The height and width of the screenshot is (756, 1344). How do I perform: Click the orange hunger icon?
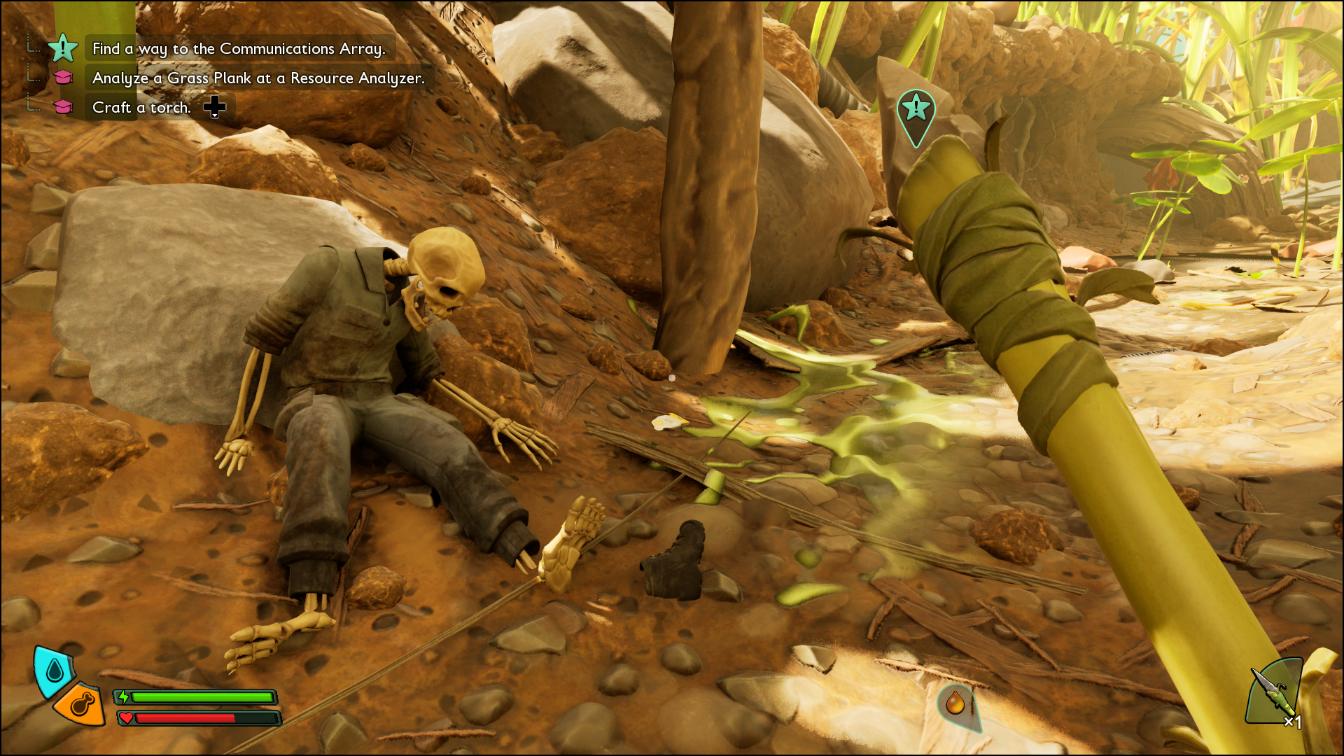81,706
